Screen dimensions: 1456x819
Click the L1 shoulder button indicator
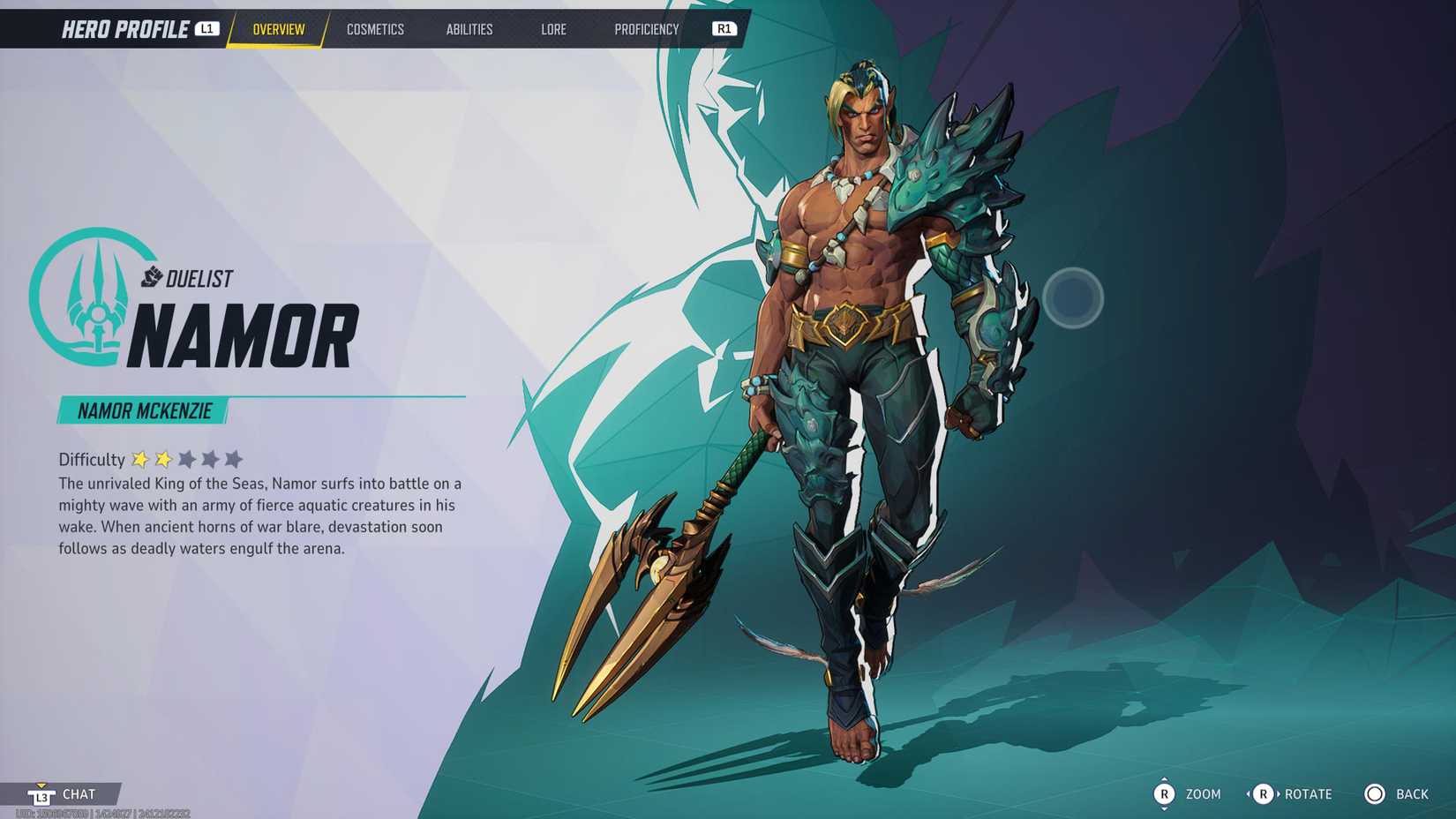click(206, 27)
